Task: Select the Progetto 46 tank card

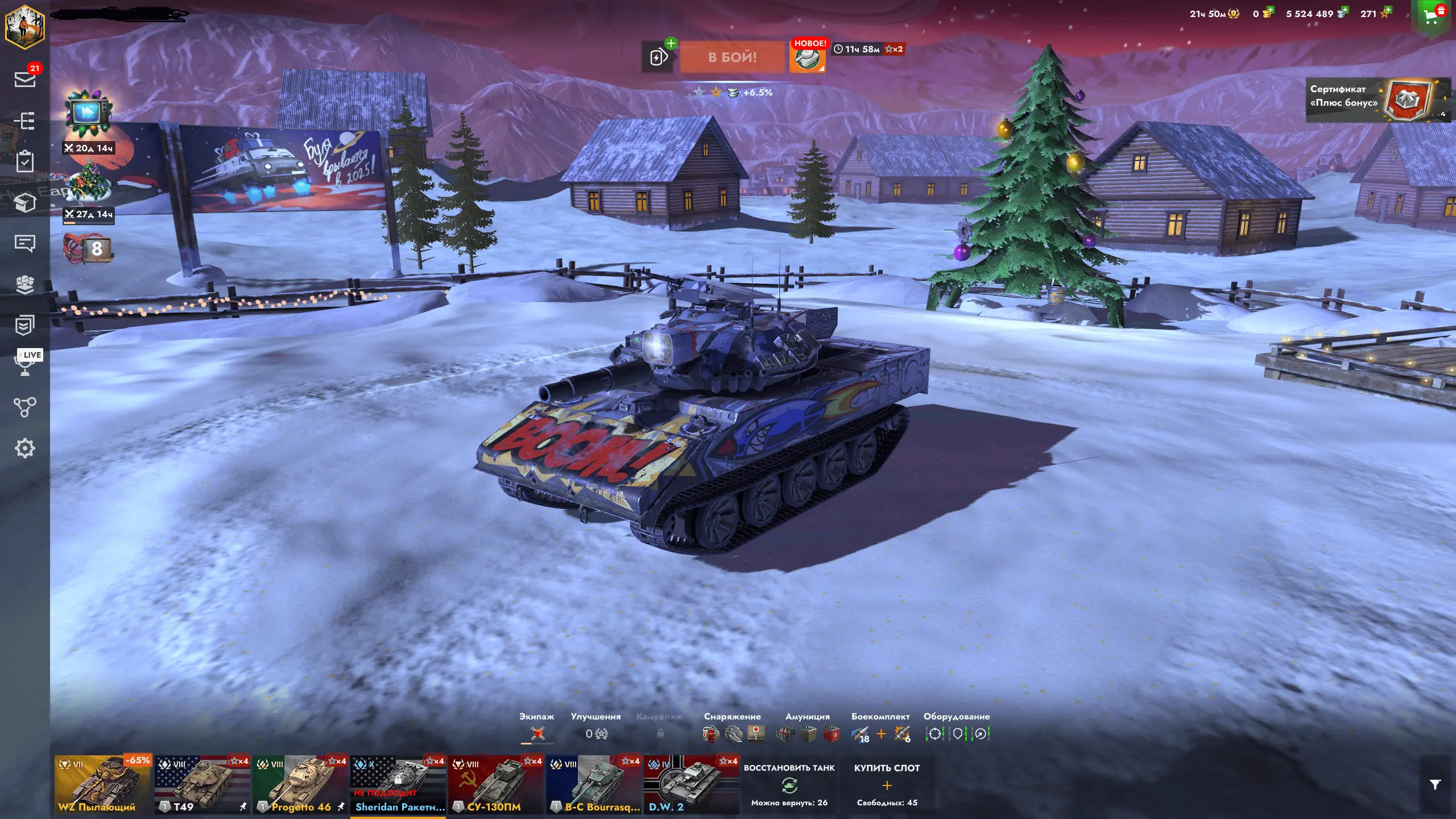Action: [x=300, y=785]
